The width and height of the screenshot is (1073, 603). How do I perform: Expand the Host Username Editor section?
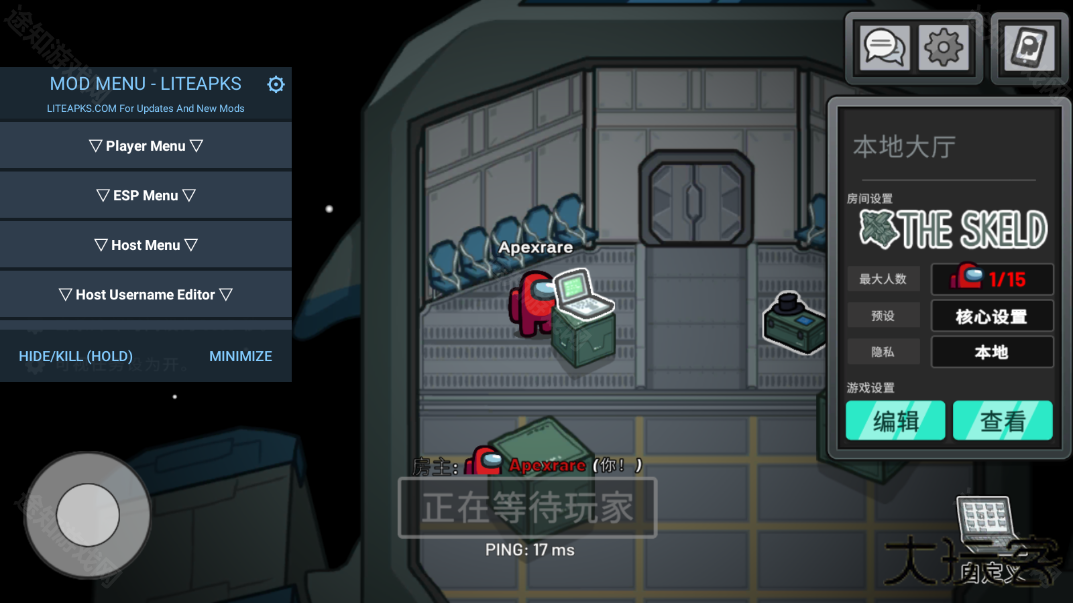click(x=146, y=295)
